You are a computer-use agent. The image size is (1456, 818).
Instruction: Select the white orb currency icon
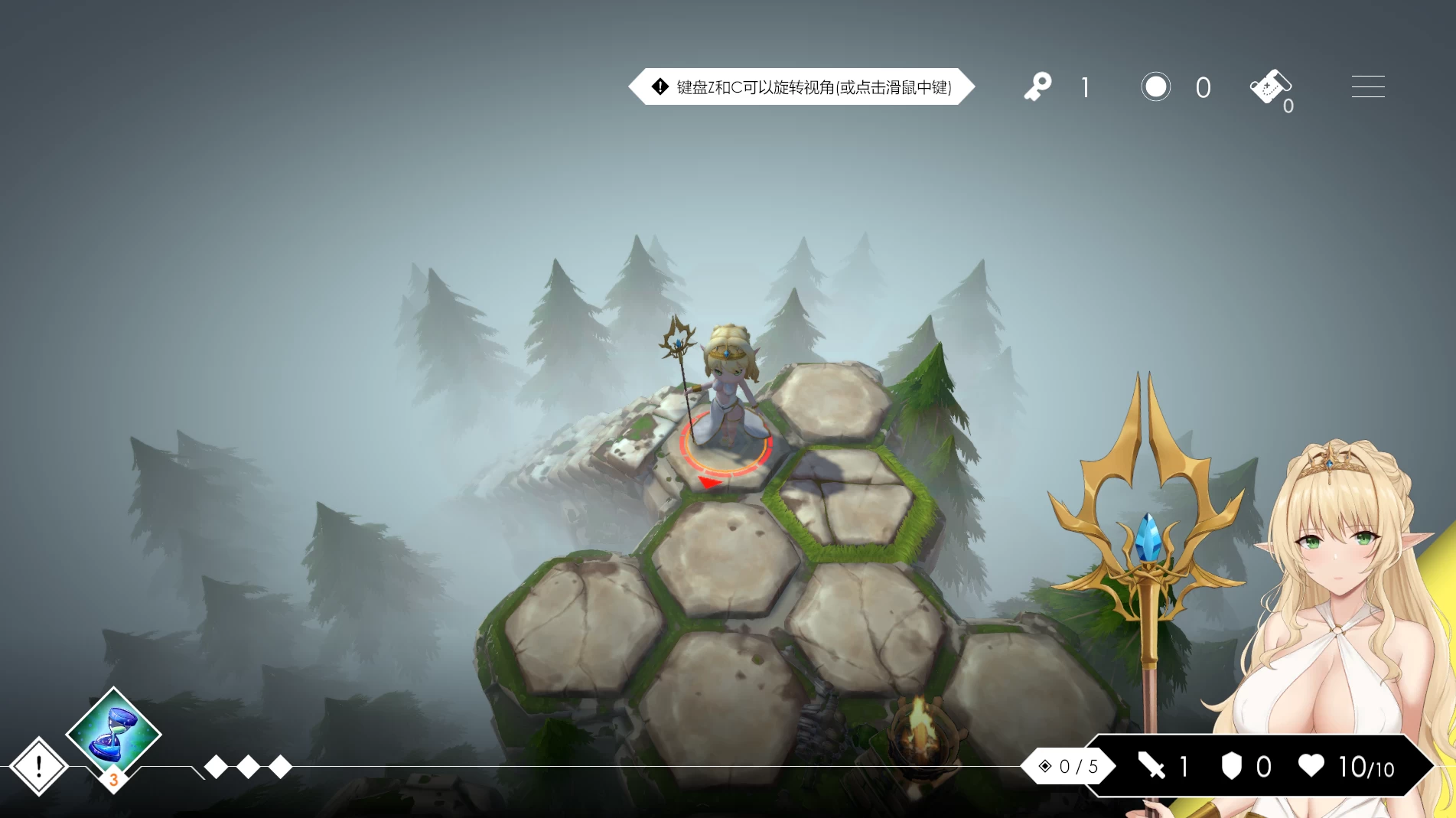1155,86
